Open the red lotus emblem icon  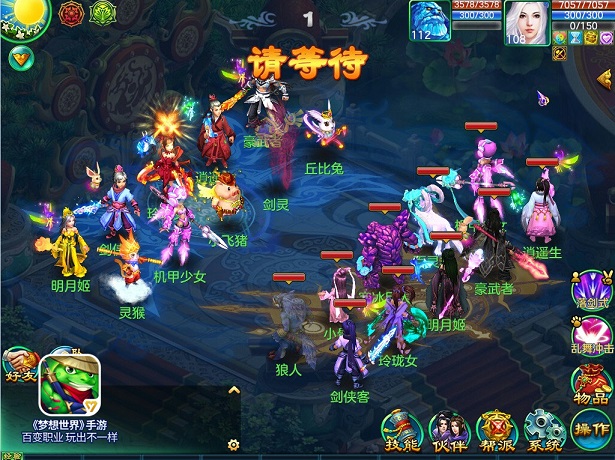click(71, 14)
